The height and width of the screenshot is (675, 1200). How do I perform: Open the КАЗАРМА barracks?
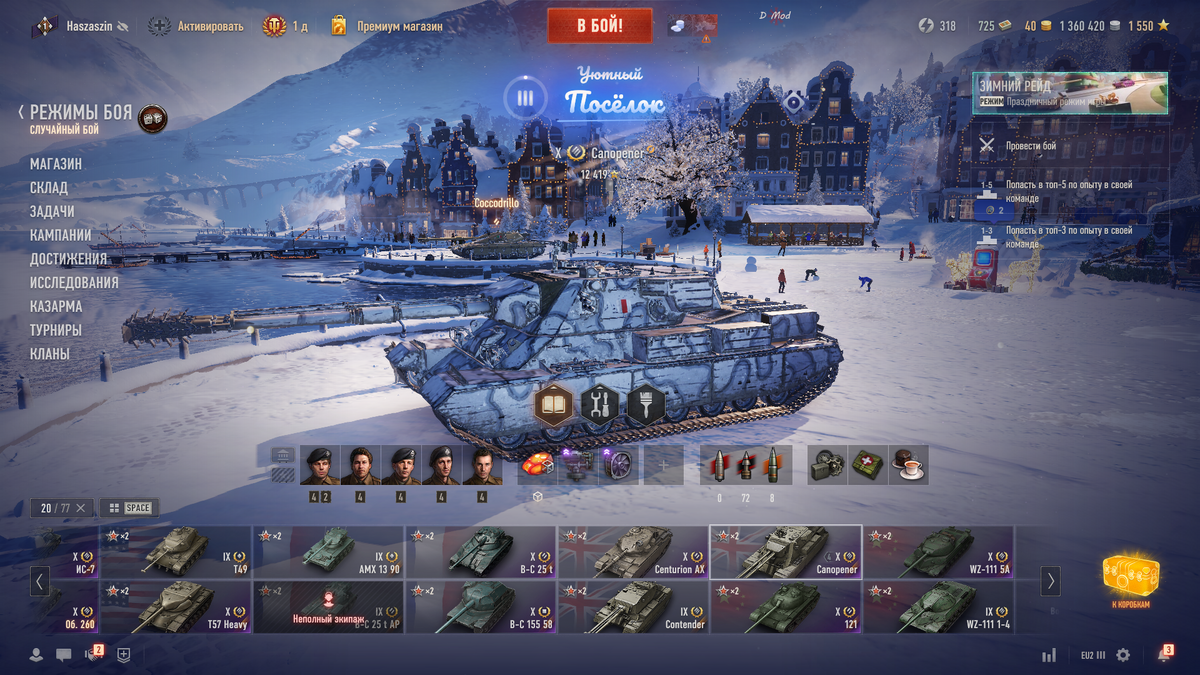point(56,307)
